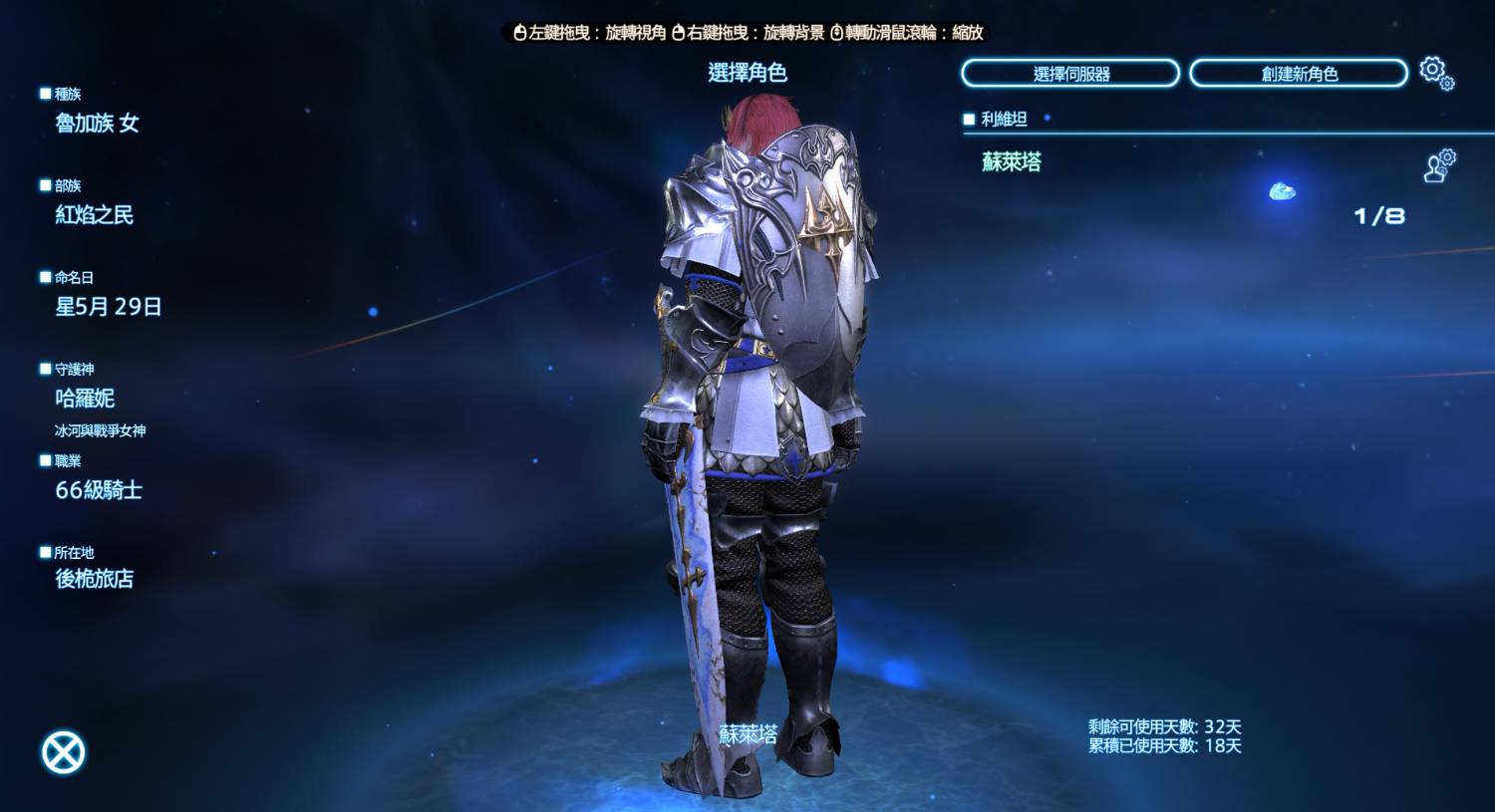The width and height of the screenshot is (1495, 812).
Task: Close the screen with the X button
Action: [x=64, y=752]
